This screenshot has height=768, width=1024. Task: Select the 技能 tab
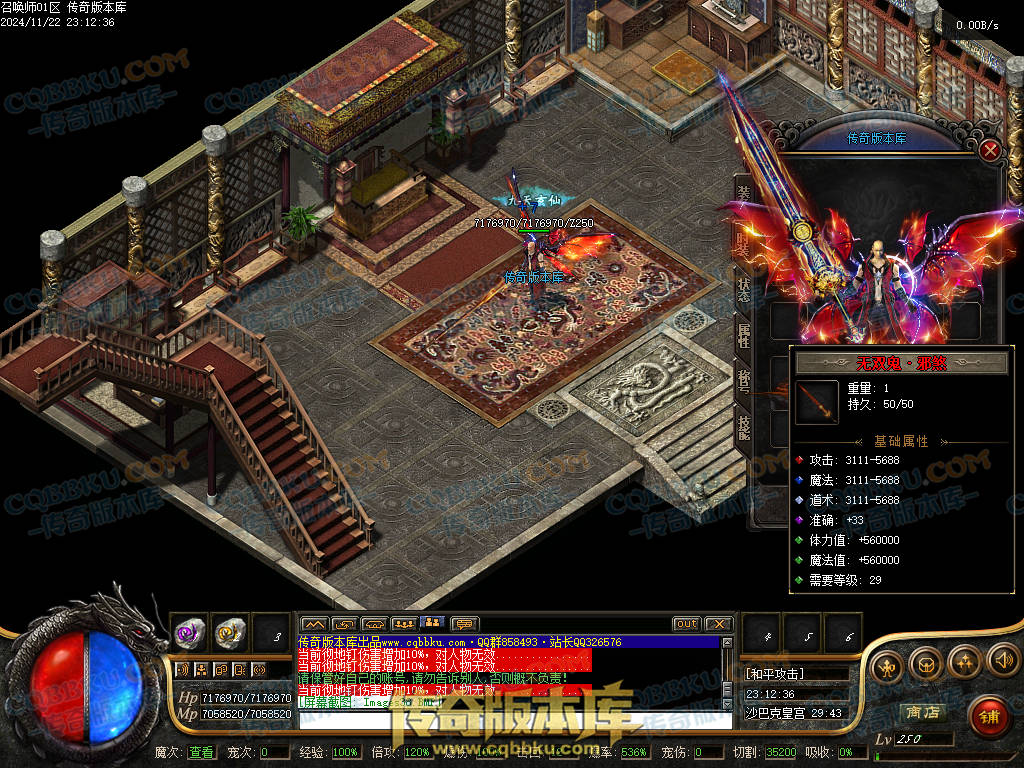tap(744, 427)
